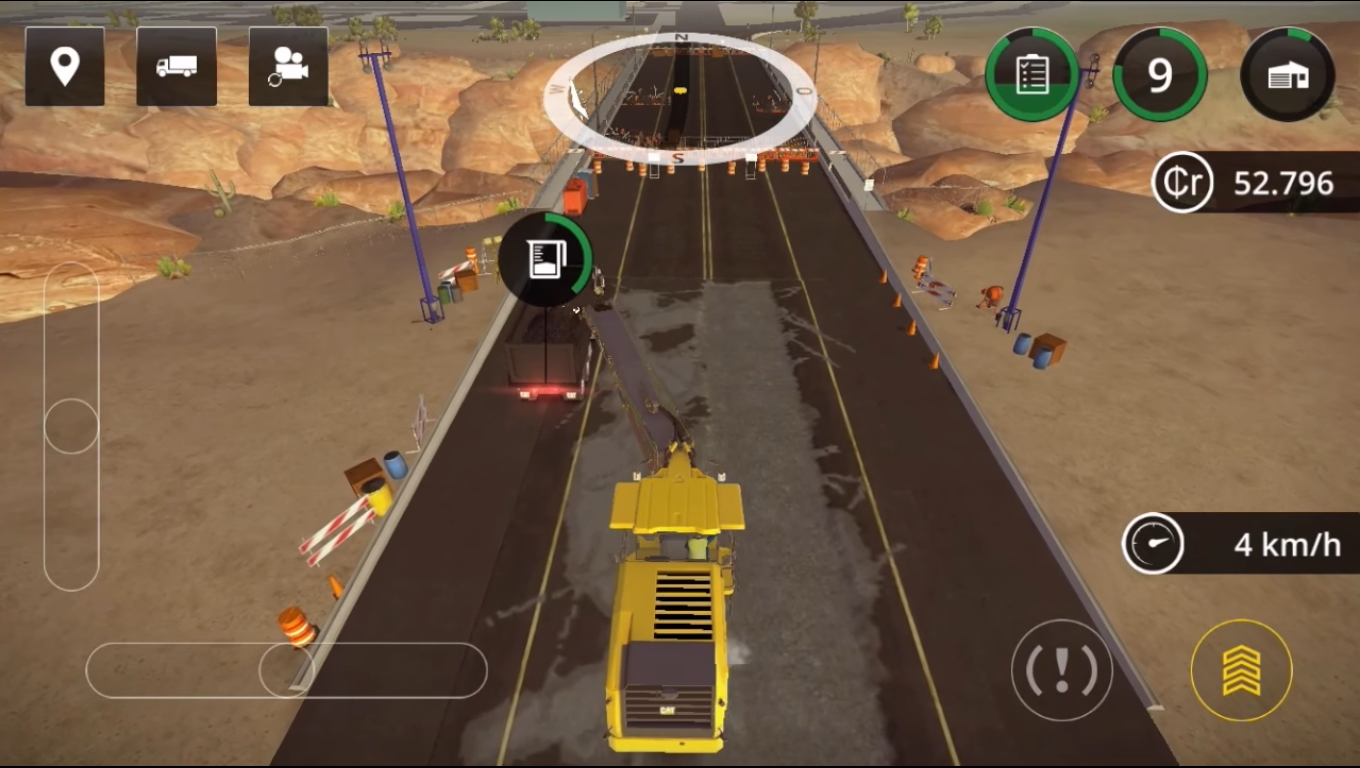
Task: Switch the camera view
Action: pos(288,66)
